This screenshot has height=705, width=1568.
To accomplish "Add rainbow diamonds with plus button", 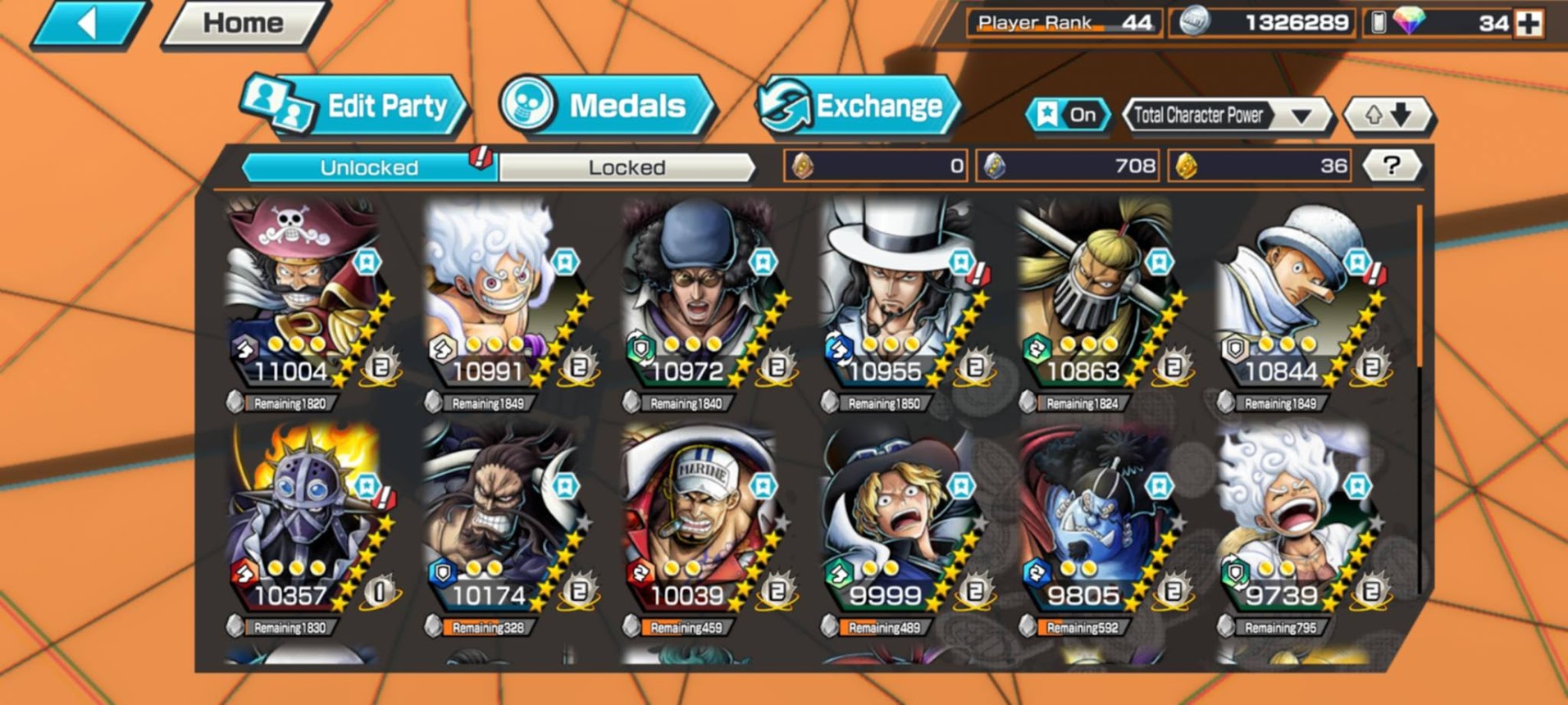I will tap(1529, 24).
